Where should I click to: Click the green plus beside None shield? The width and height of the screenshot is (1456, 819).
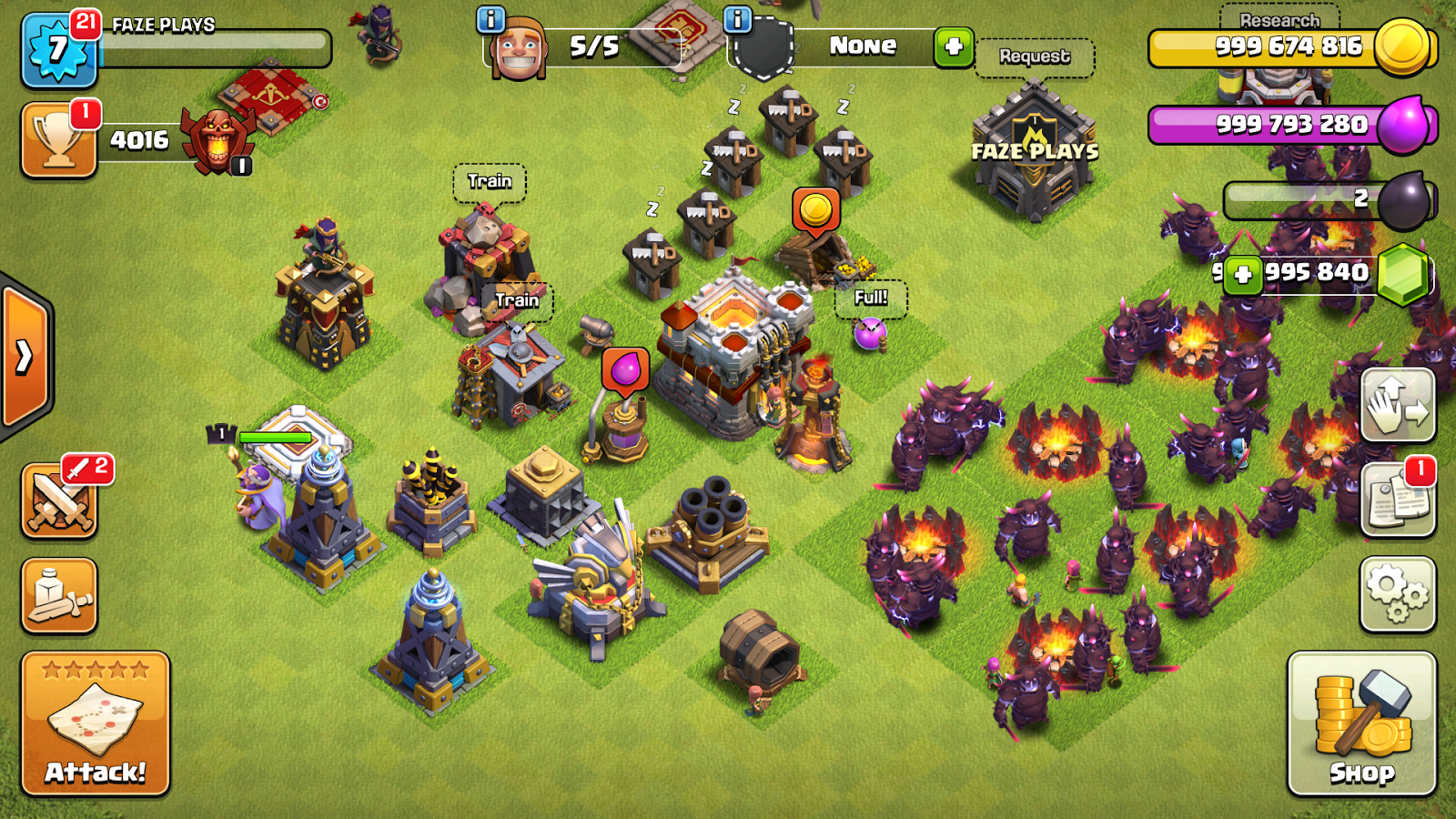pyautogui.click(x=953, y=46)
